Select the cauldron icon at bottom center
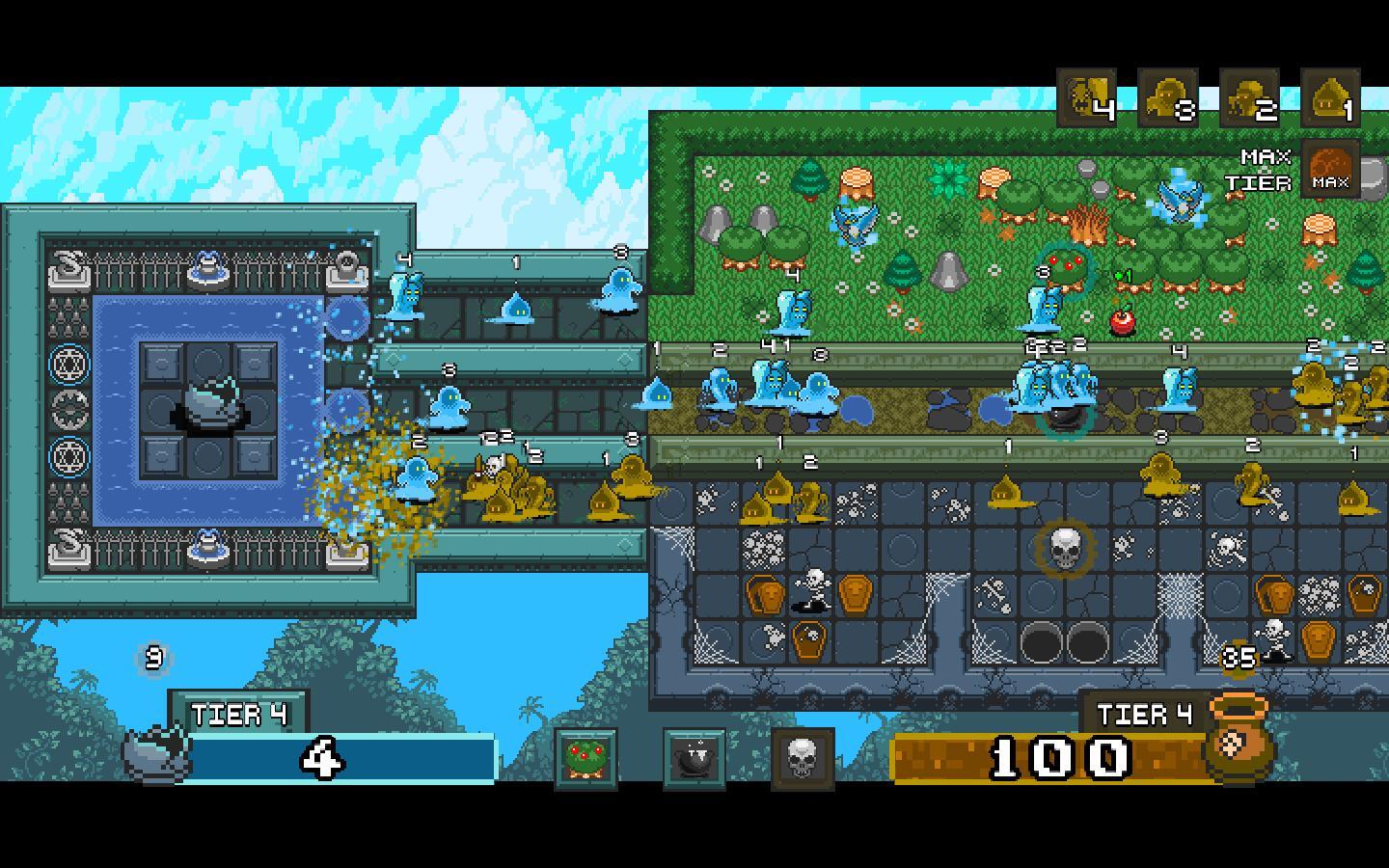Screen dimensions: 1389x868 696,759
